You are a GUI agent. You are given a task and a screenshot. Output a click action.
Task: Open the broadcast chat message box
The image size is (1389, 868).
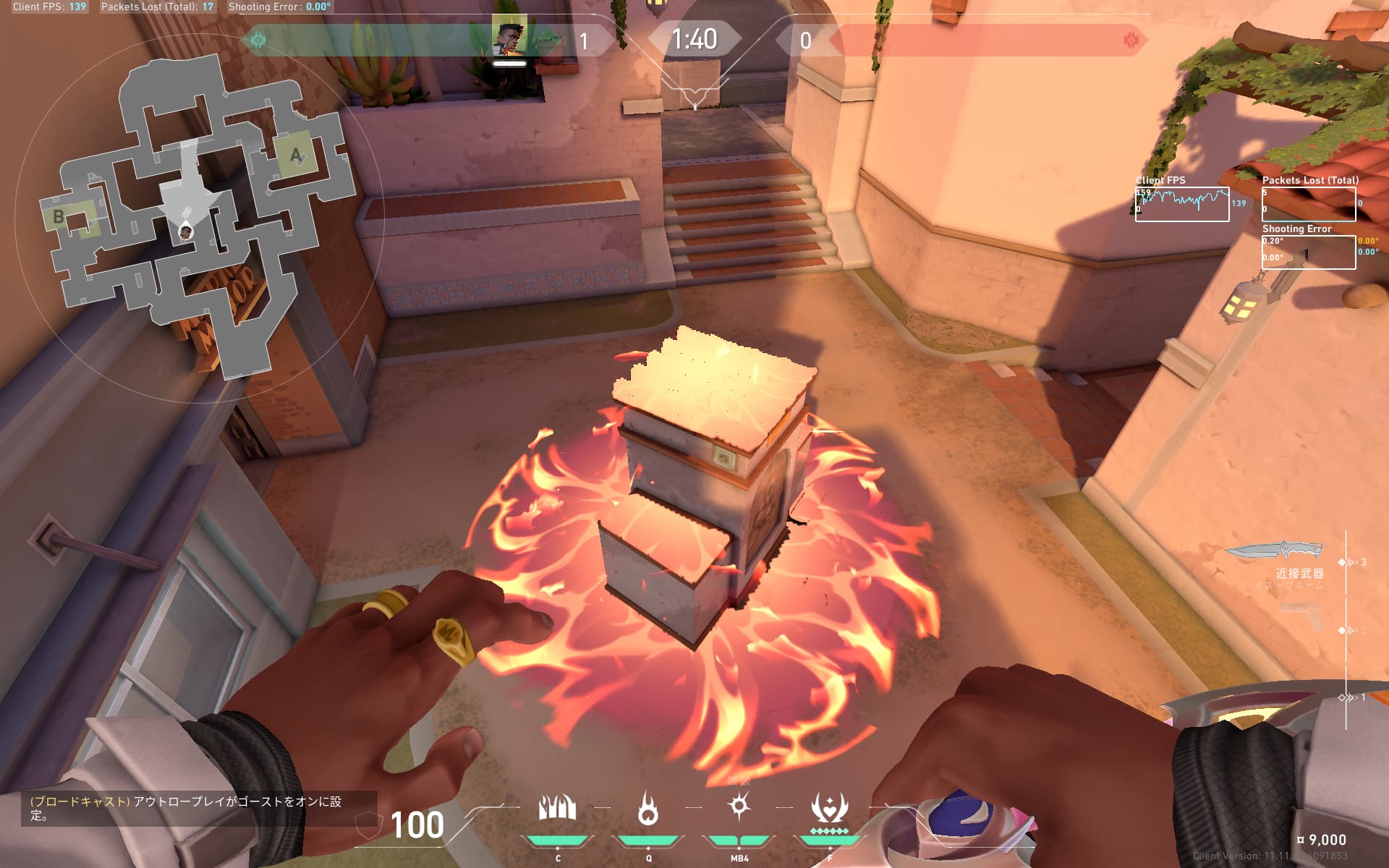pos(190,808)
